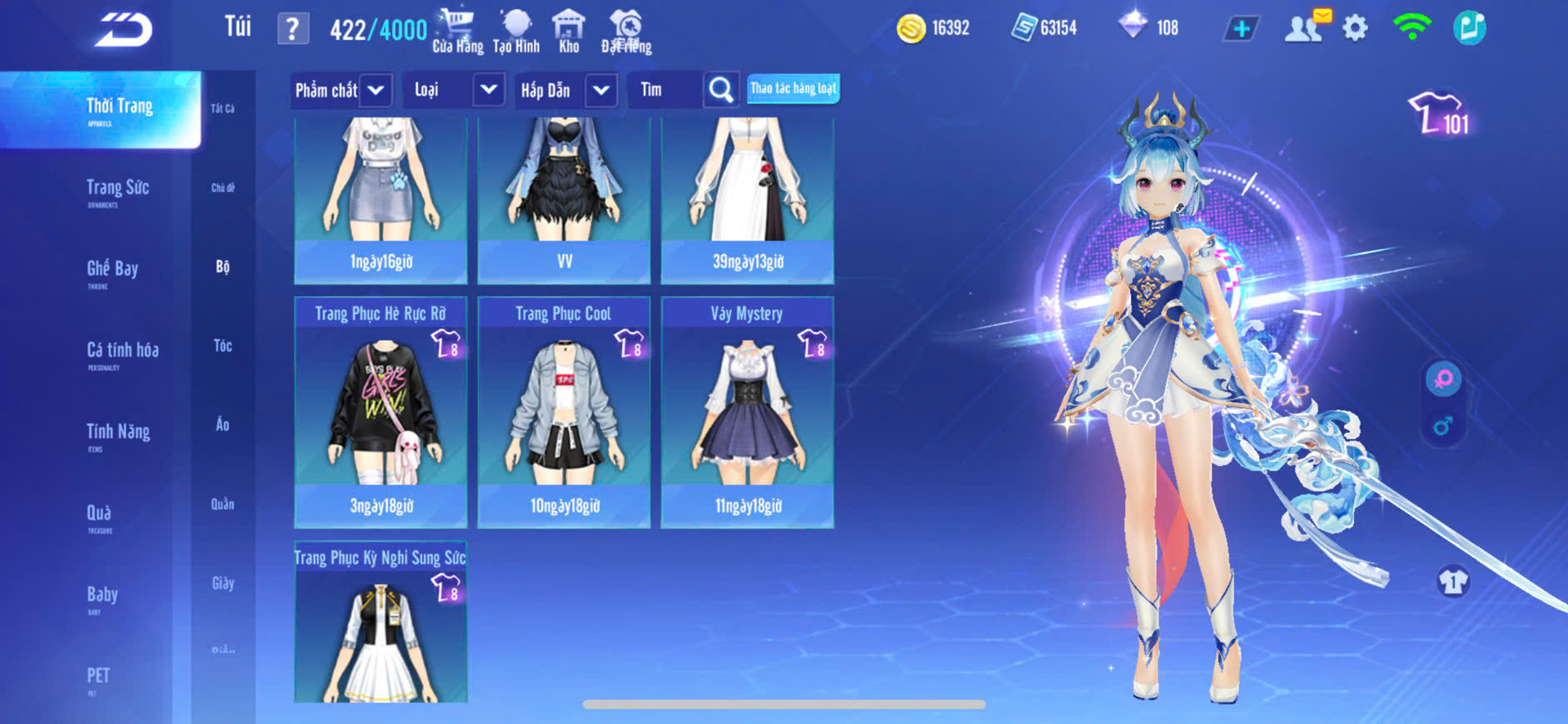Image resolution: width=1568 pixels, height=724 pixels.
Task: Activate Thao tác hàng loạt batch button
Action: (793, 88)
